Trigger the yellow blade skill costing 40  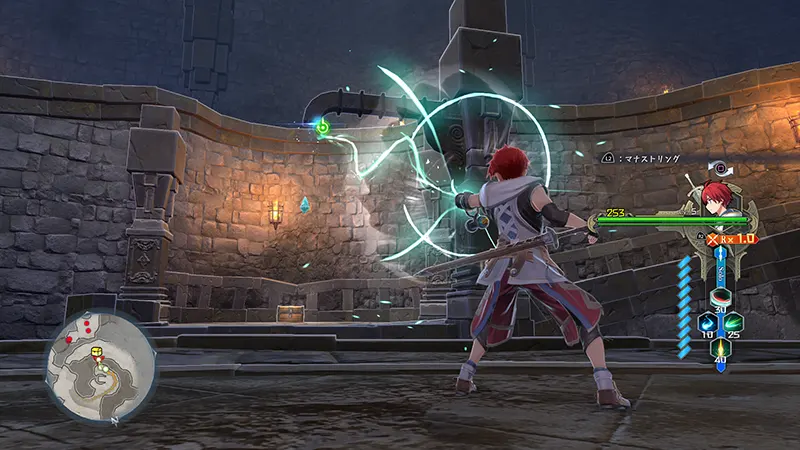pyautogui.click(x=720, y=347)
